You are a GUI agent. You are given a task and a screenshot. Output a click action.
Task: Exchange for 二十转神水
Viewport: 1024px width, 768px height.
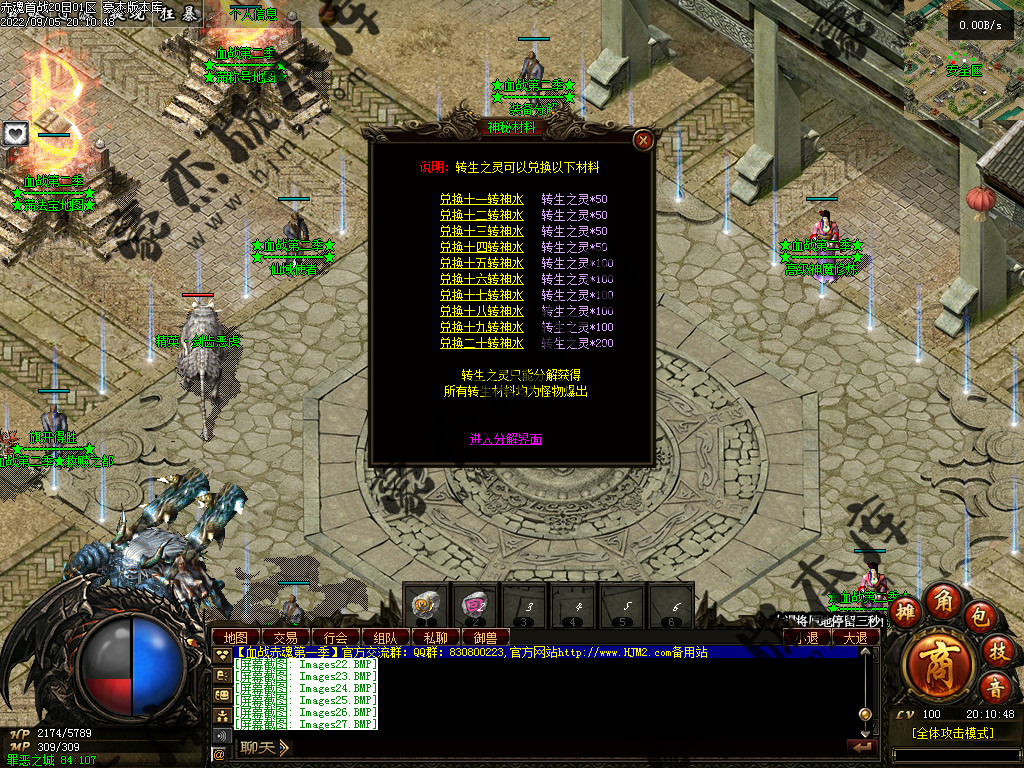point(482,343)
